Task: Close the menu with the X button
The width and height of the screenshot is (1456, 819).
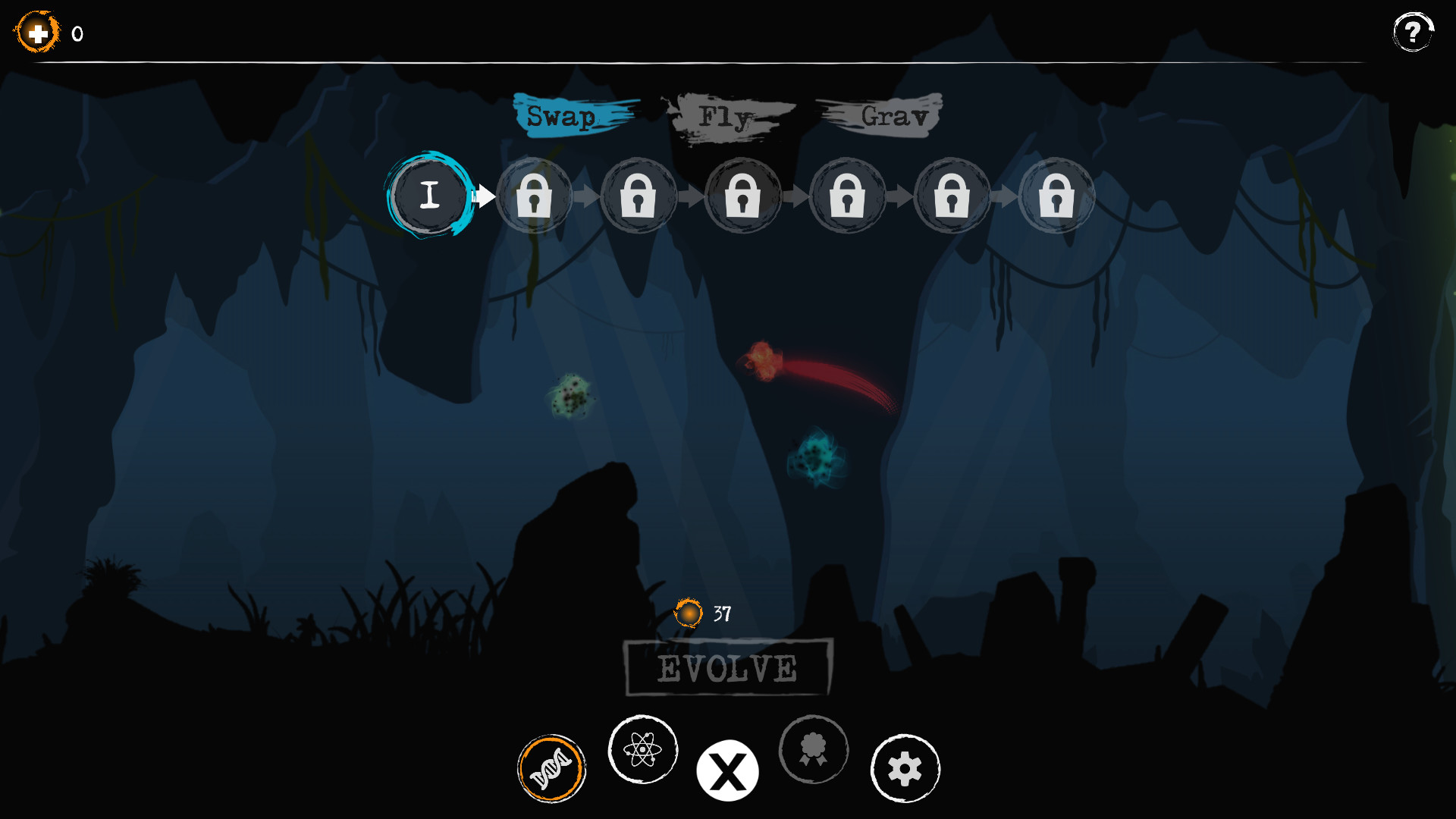Action: pyautogui.click(x=727, y=770)
